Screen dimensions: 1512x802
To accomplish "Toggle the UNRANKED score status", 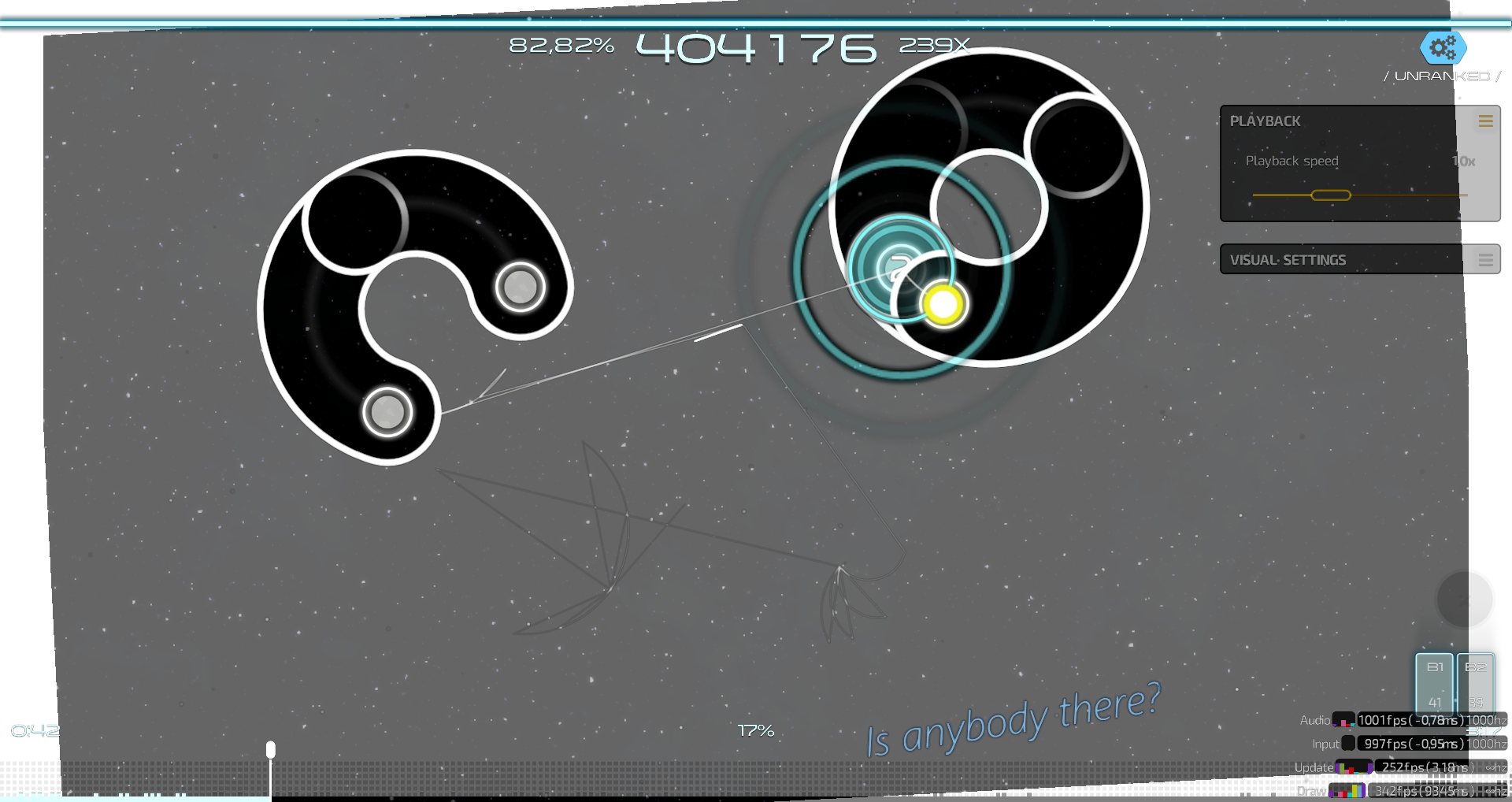I will 1441,76.
